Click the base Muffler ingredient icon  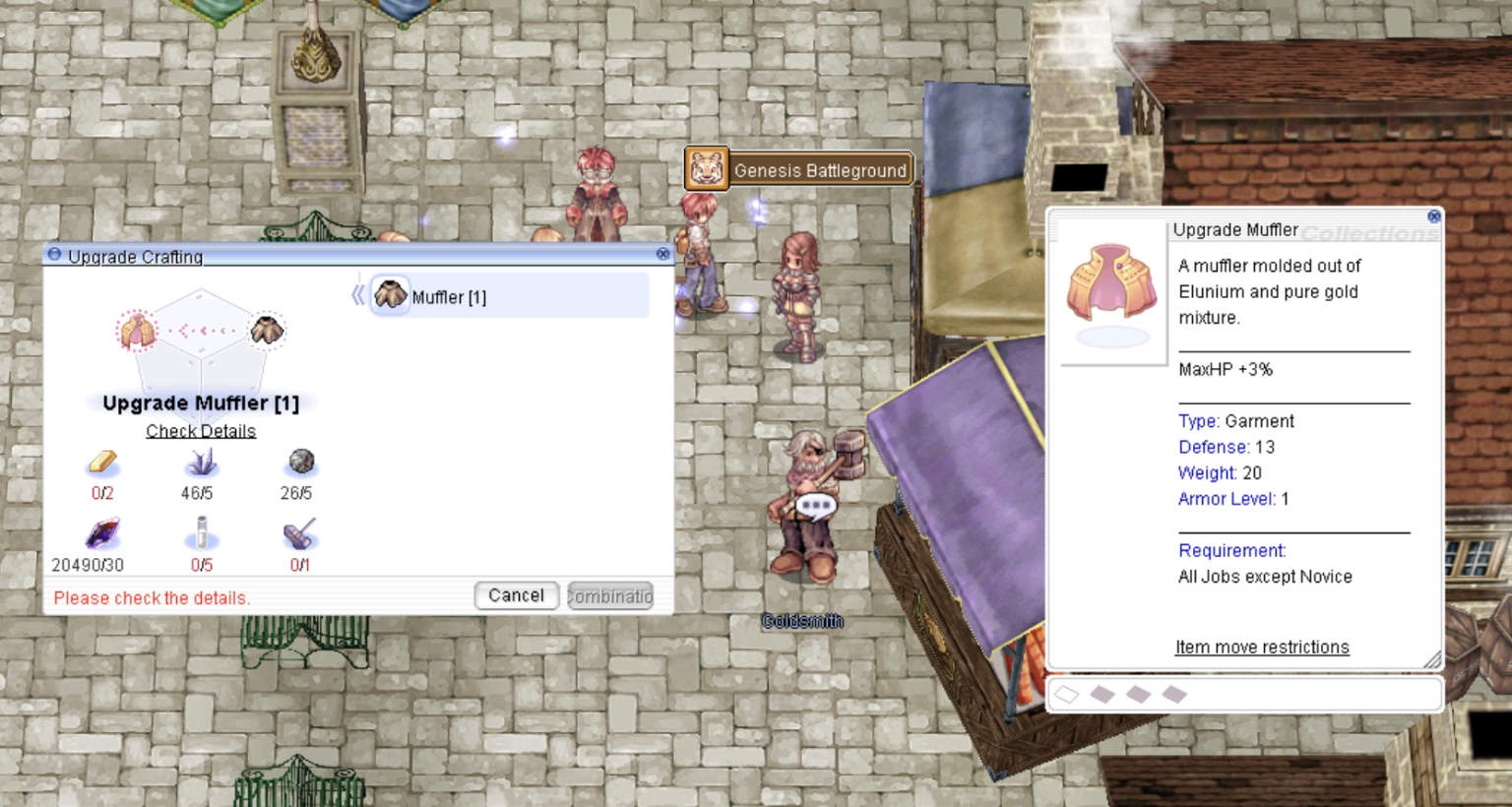pos(267,330)
